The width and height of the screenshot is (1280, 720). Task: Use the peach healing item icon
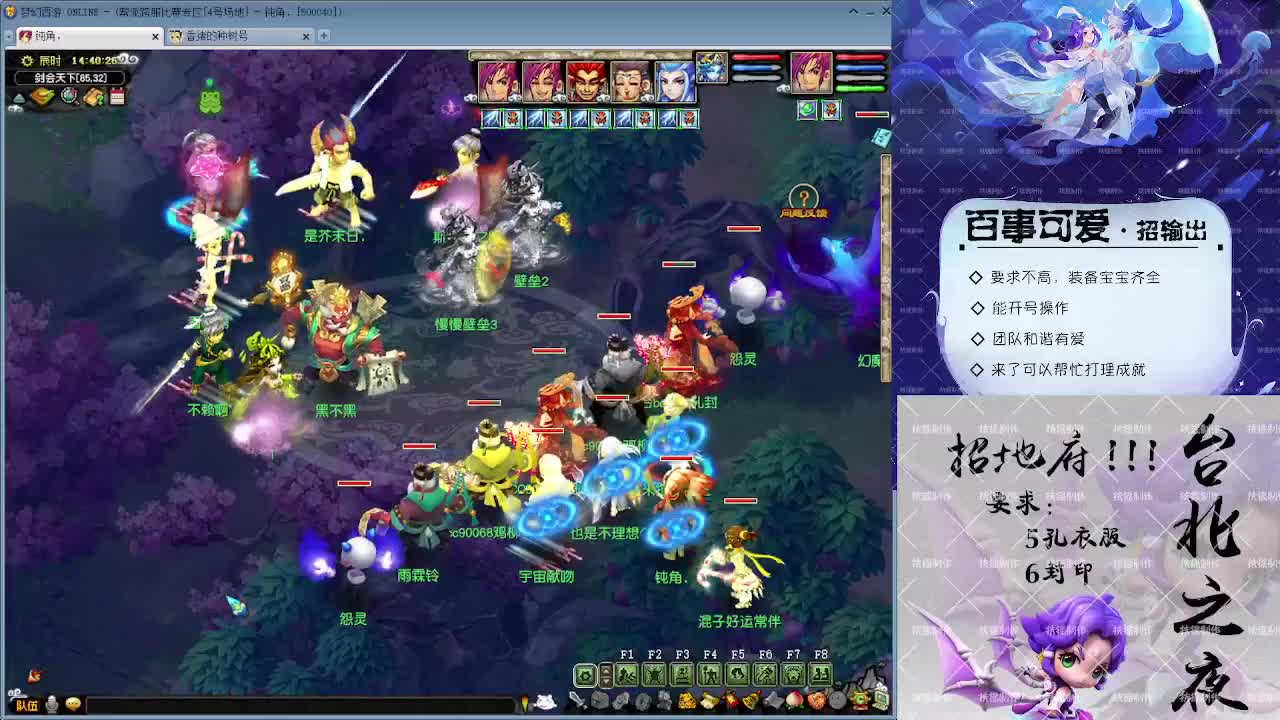click(795, 700)
